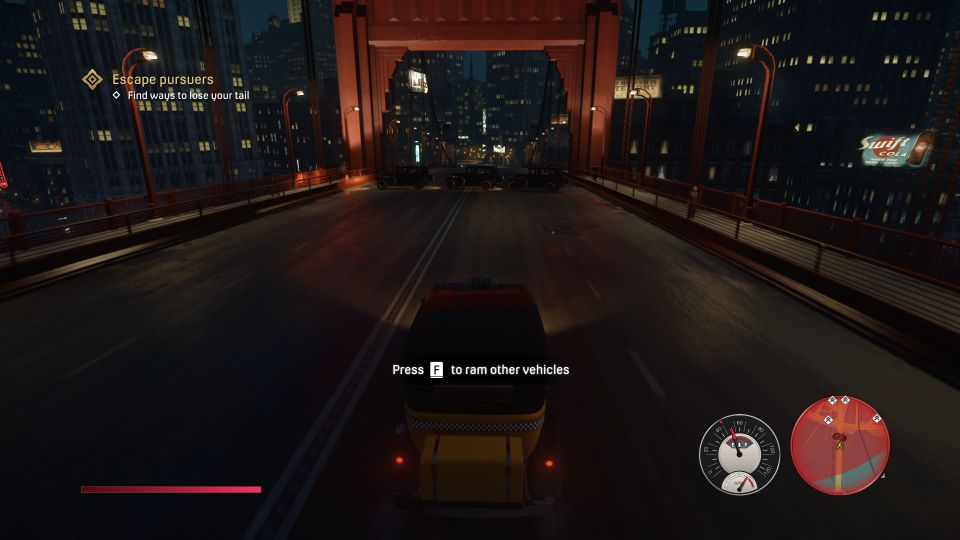The image size is (960, 540).
Task: Open the circular red minimap
Action: [x=840, y=446]
